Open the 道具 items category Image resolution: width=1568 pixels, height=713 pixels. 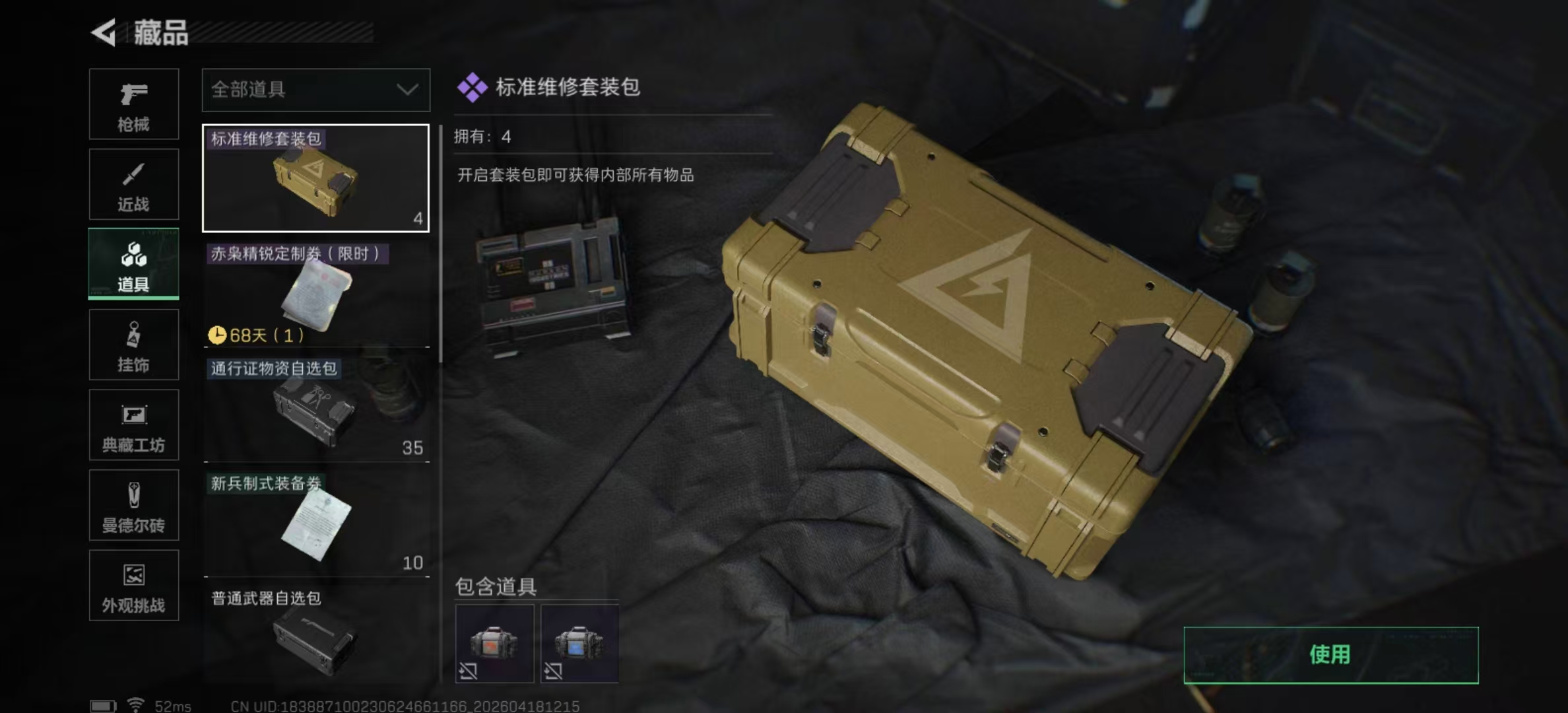pos(133,264)
